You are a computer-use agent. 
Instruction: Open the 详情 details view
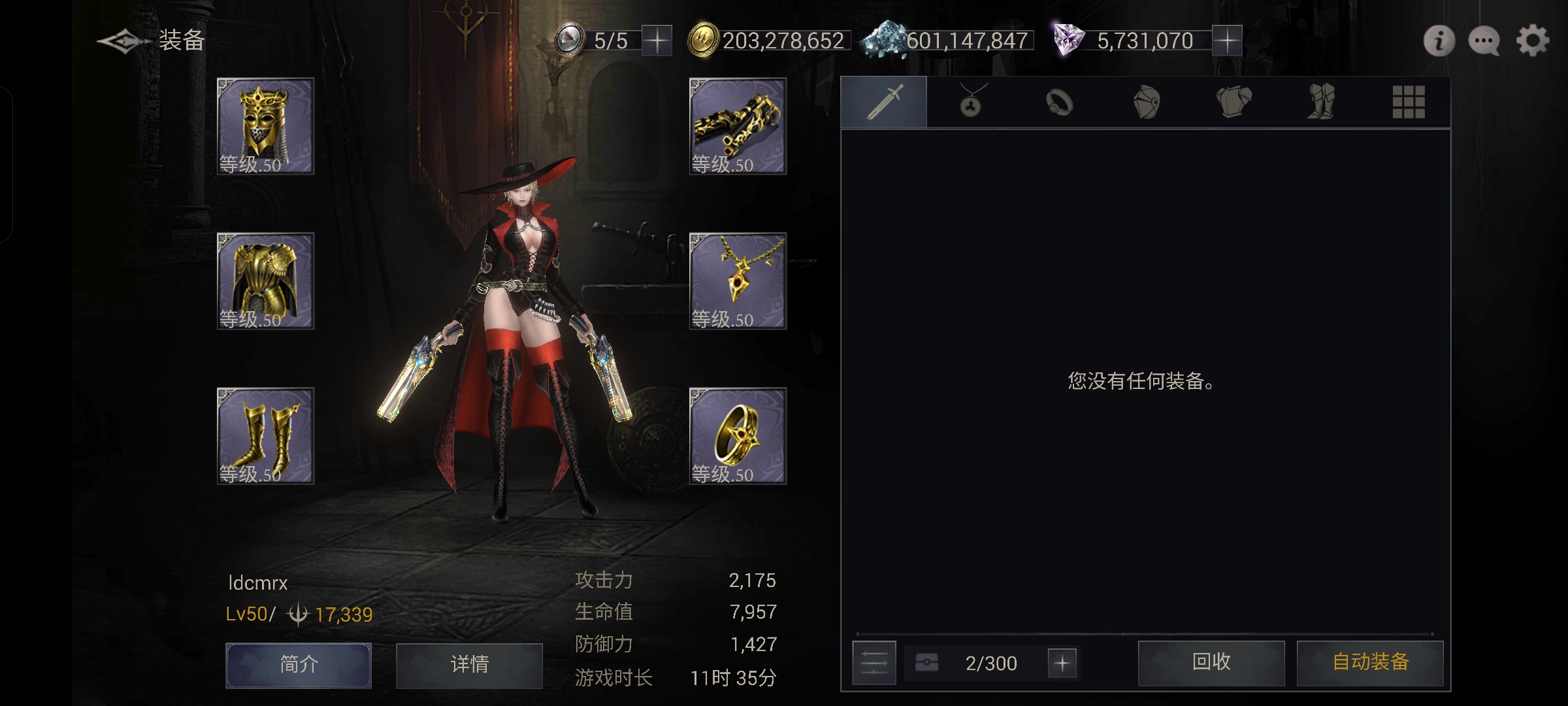pyautogui.click(x=469, y=665)
